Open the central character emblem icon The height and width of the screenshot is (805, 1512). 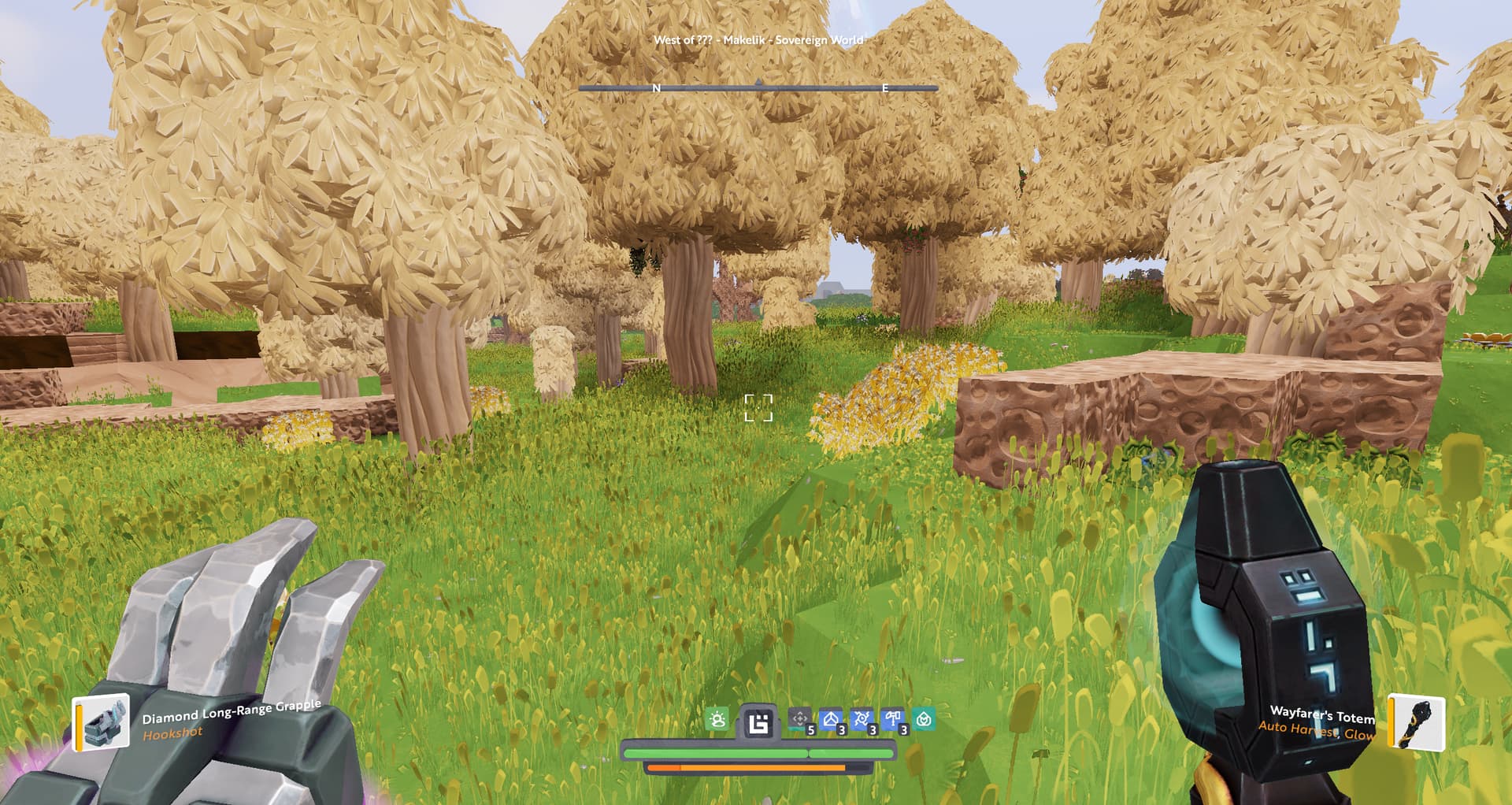pyautogui.click(x=758, y=722)
